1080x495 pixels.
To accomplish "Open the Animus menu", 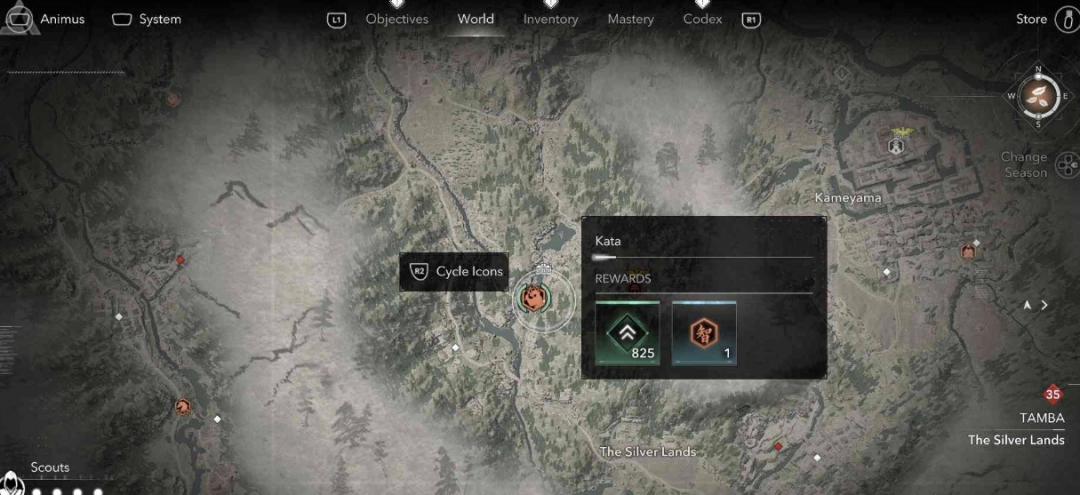I will (x=46, y=19).
